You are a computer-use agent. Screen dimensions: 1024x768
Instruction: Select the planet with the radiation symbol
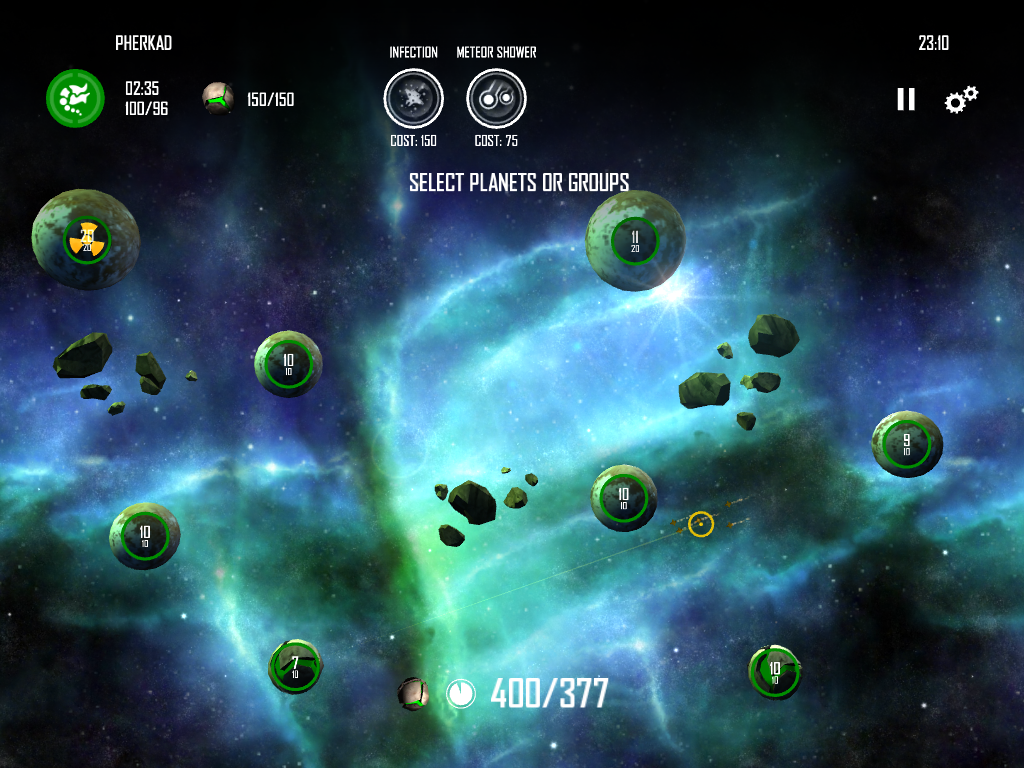(86, 240)
